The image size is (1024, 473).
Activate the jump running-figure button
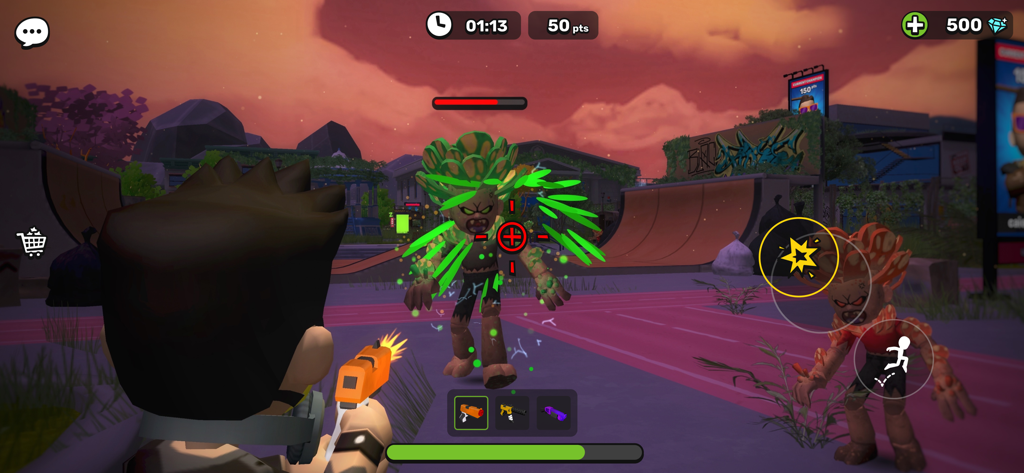click(x=893, y=359)
